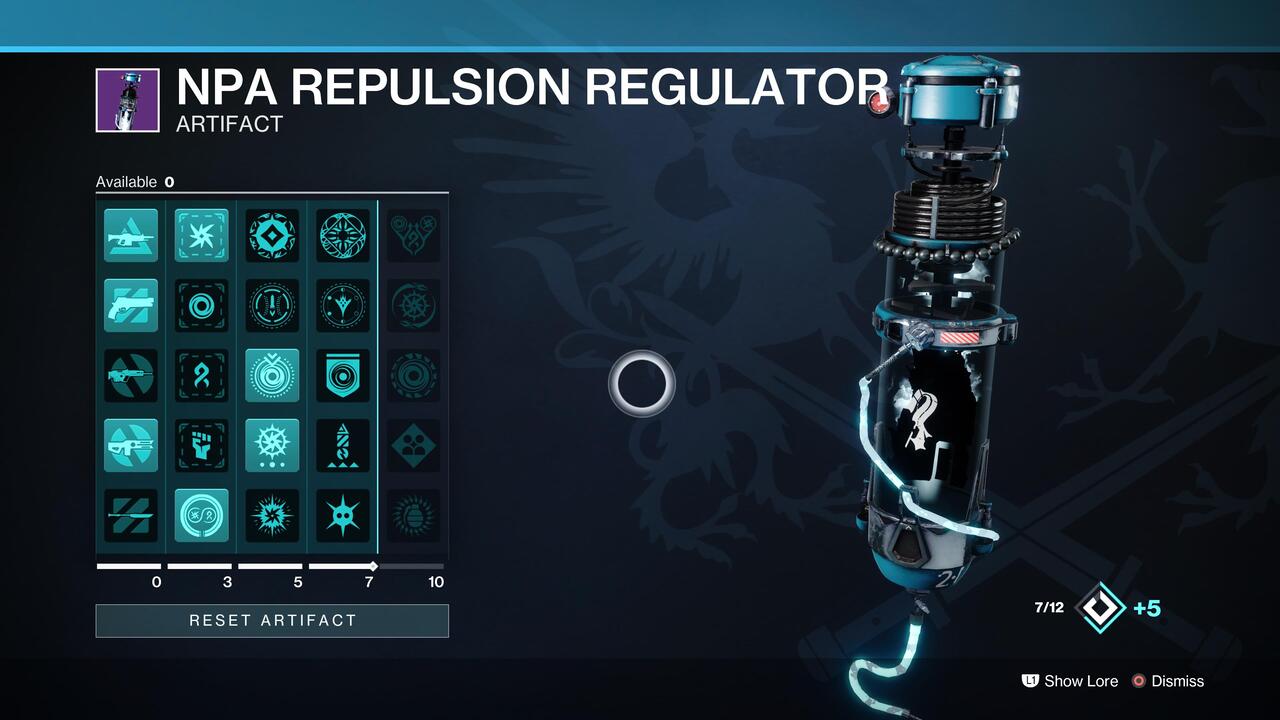1280x720 pixels.
Task: Select the pulse rifle perk in third row
Action: click(130, 376)
